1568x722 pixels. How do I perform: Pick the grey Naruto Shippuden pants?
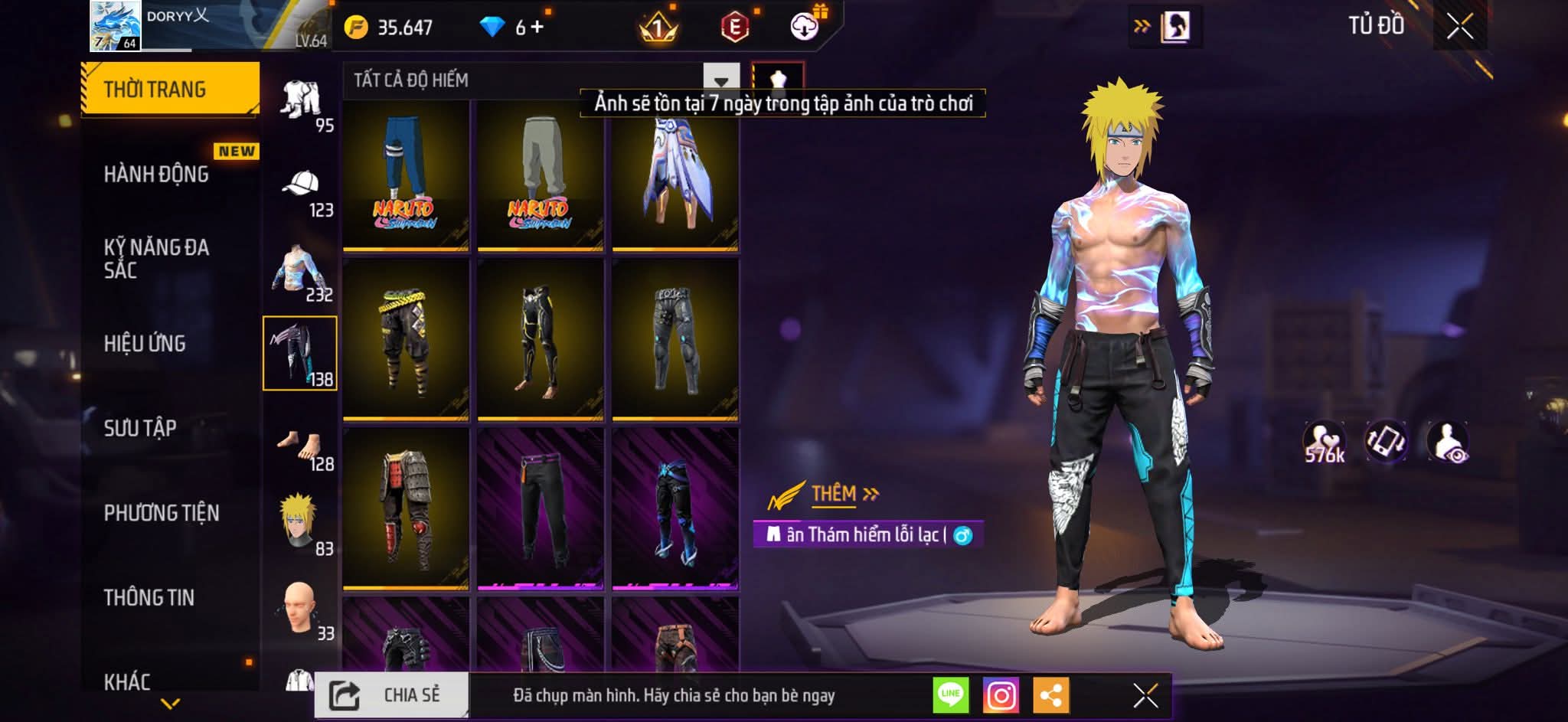[540, 175]
